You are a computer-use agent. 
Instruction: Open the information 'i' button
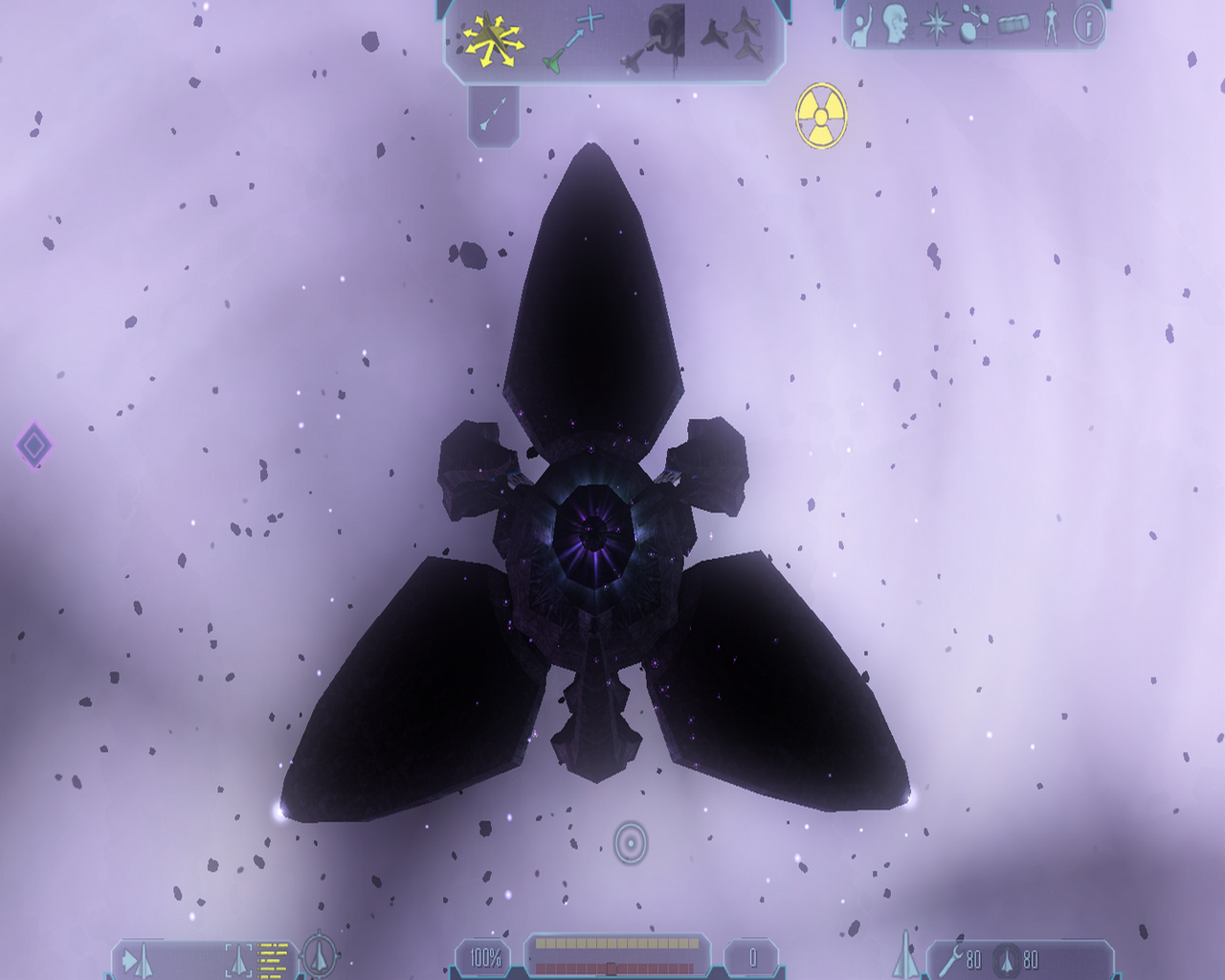pos(1088,24)
